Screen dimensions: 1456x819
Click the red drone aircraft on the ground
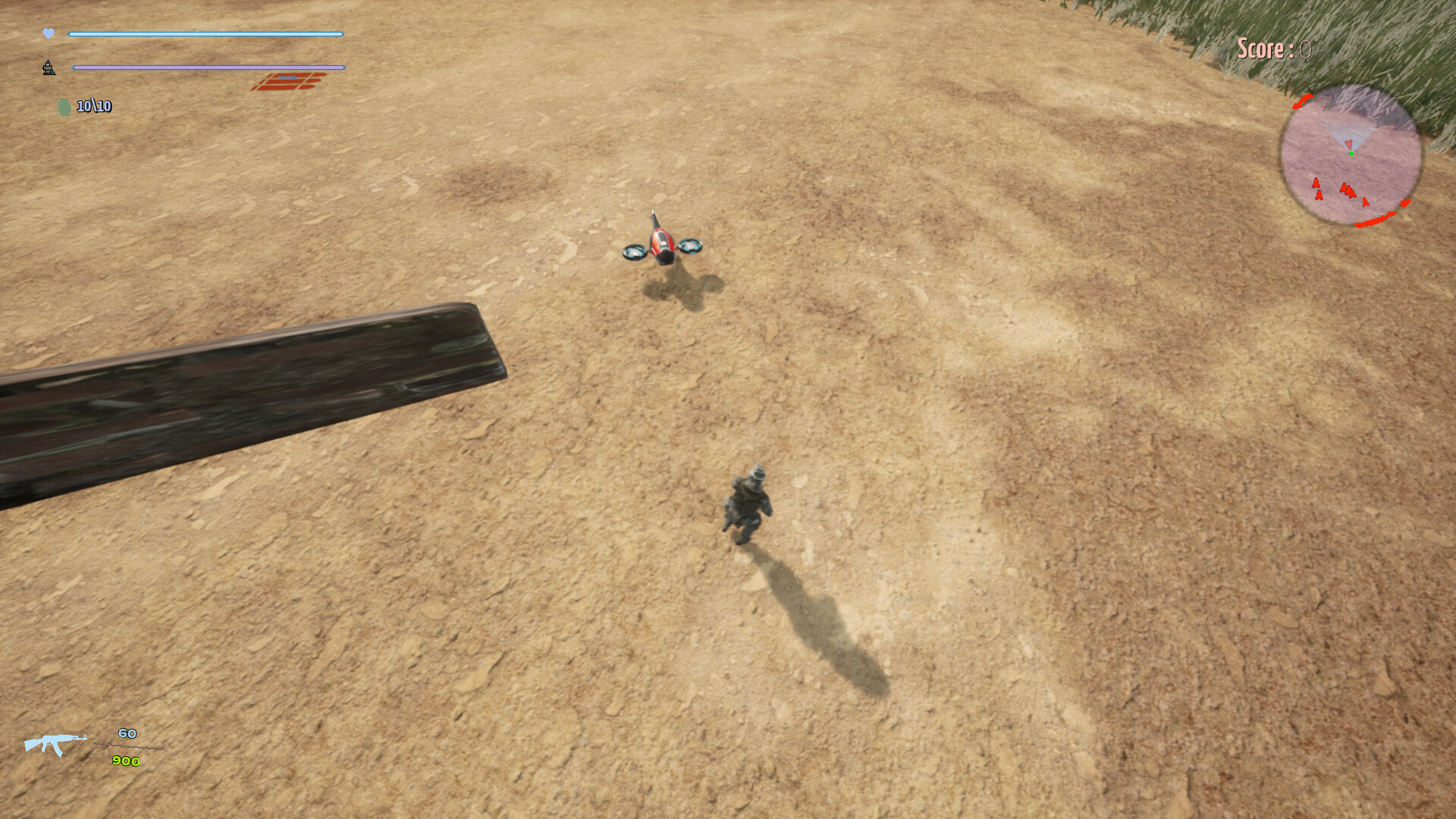tap(661, 239)
